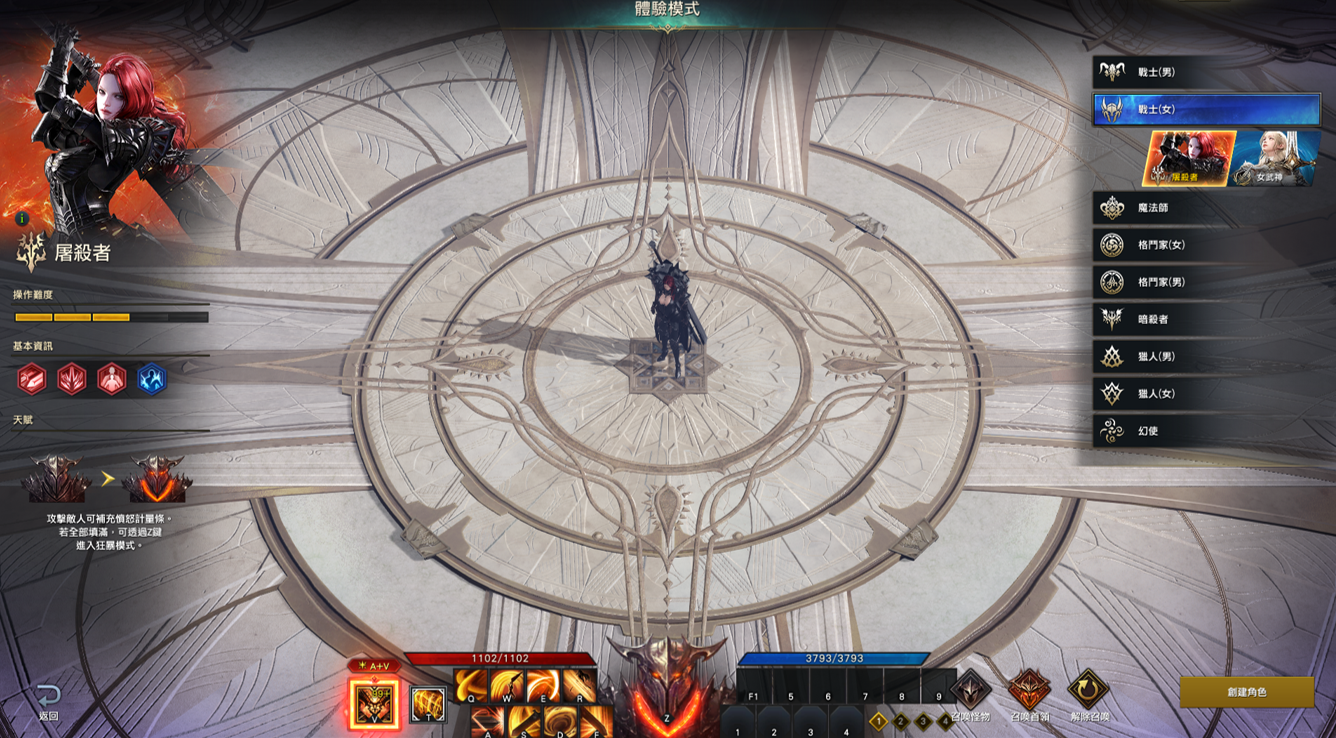Activate the glowing V awakening skill icon
This screenshot has width=1336, height=738.
click(373, 703)
